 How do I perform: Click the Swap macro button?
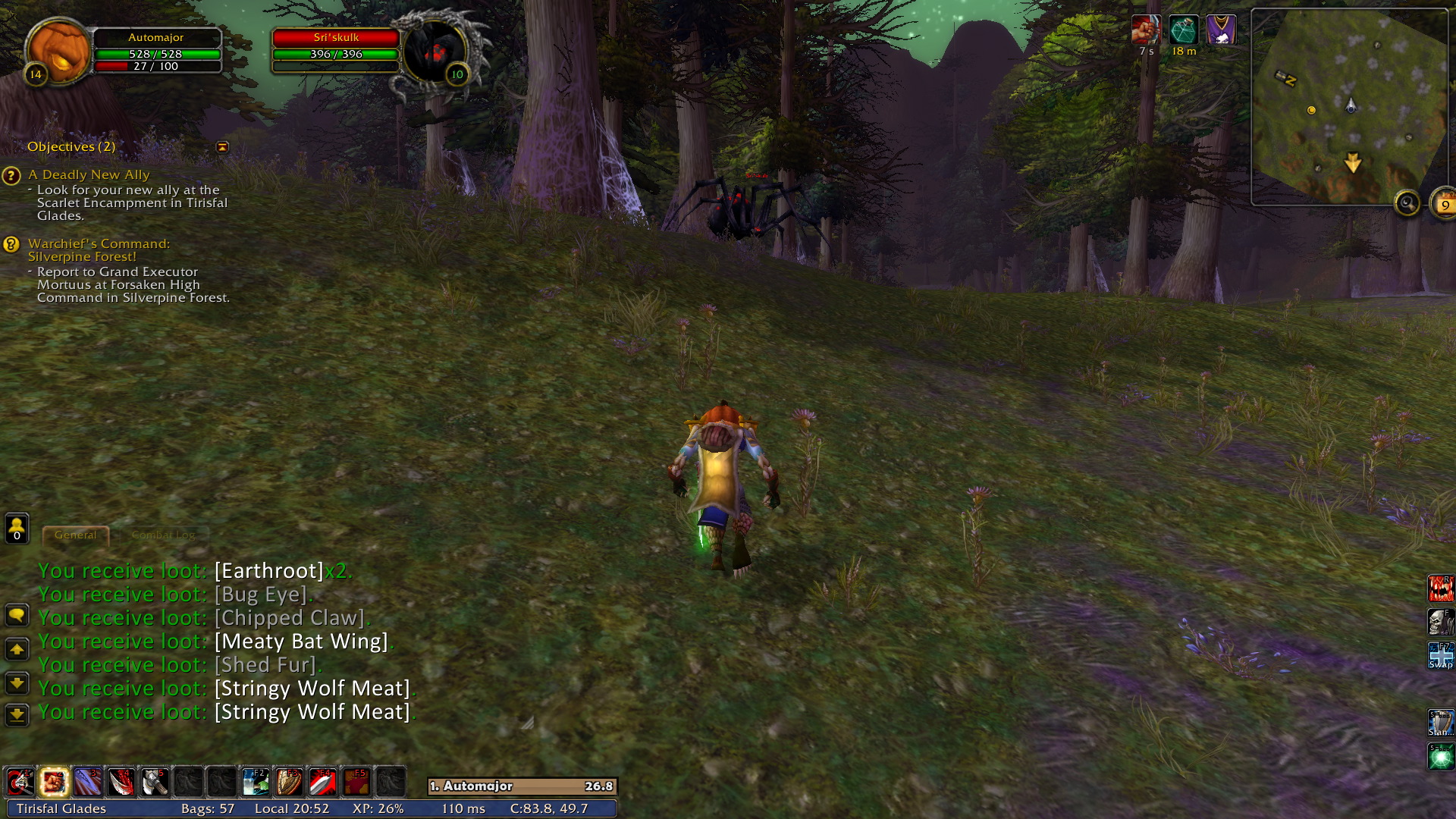1440,655
